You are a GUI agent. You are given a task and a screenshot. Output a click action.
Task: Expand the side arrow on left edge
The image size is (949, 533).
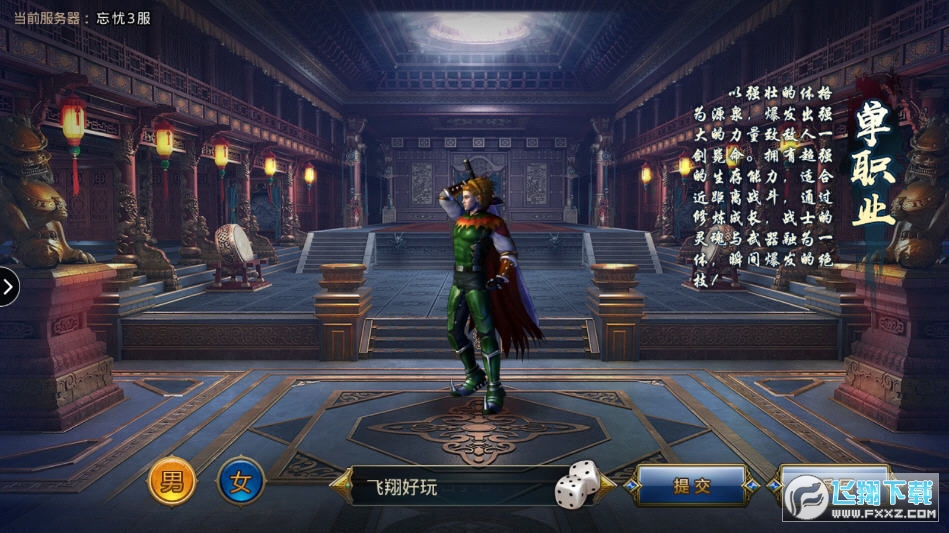8,287
